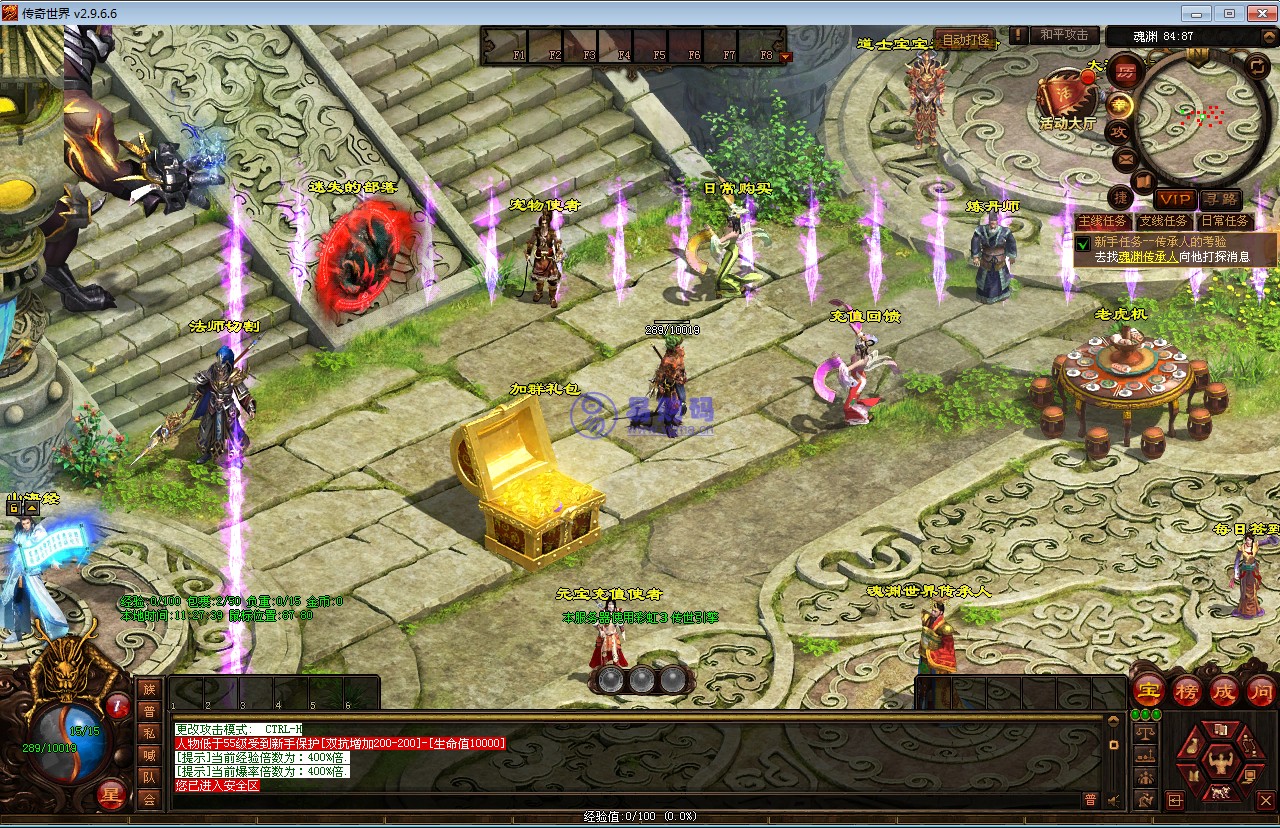Open the 活动大厅 events hall icon
The height and width of the screenshot is (828, 1280).
pyautogui.click(x=1065, y=98)
